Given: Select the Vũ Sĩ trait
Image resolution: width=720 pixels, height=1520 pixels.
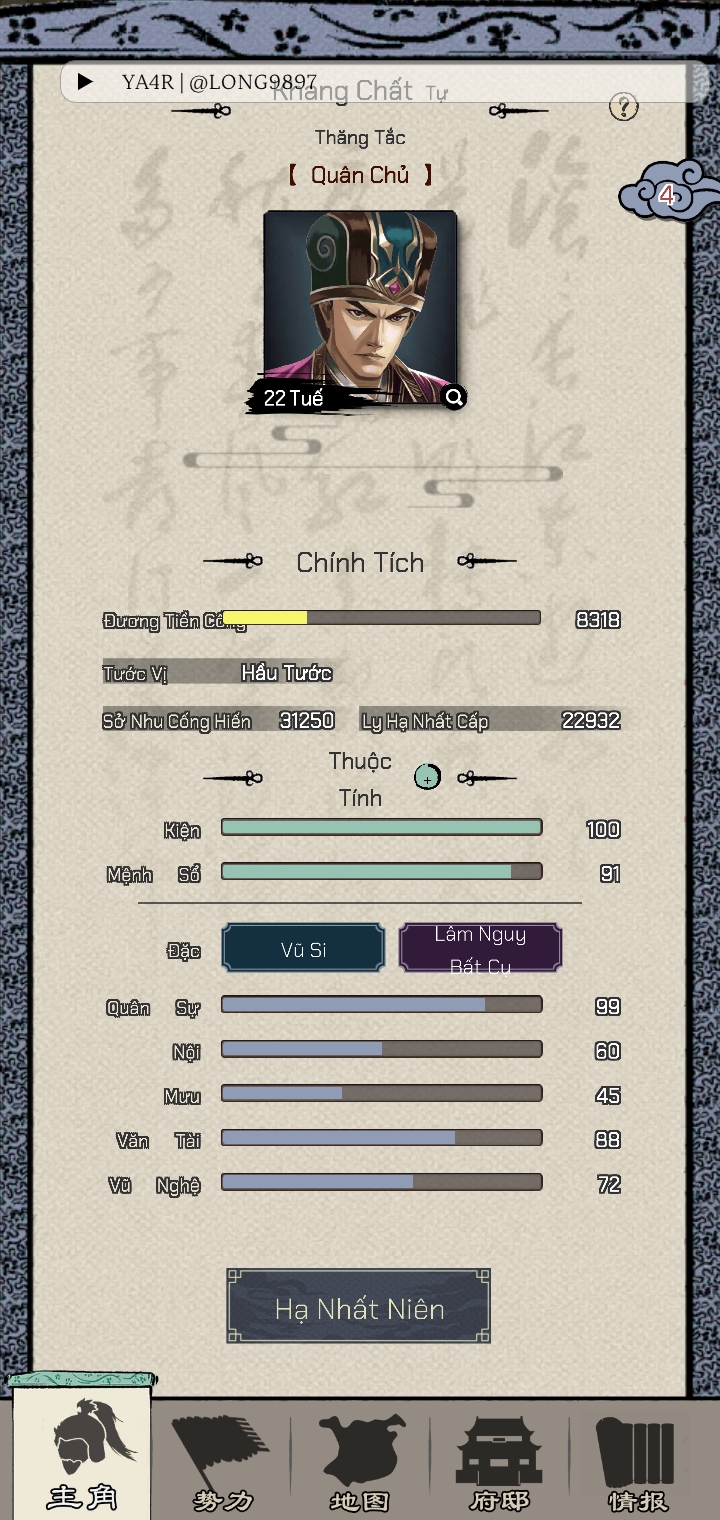Looking at the screenshot, I should [303, 949].
